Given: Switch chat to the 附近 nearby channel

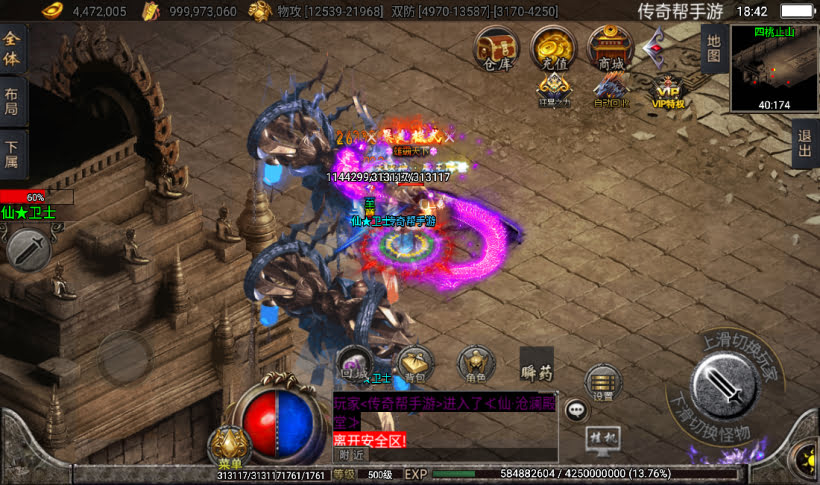Looking at the screenshot, I should (x=350, y=455).
